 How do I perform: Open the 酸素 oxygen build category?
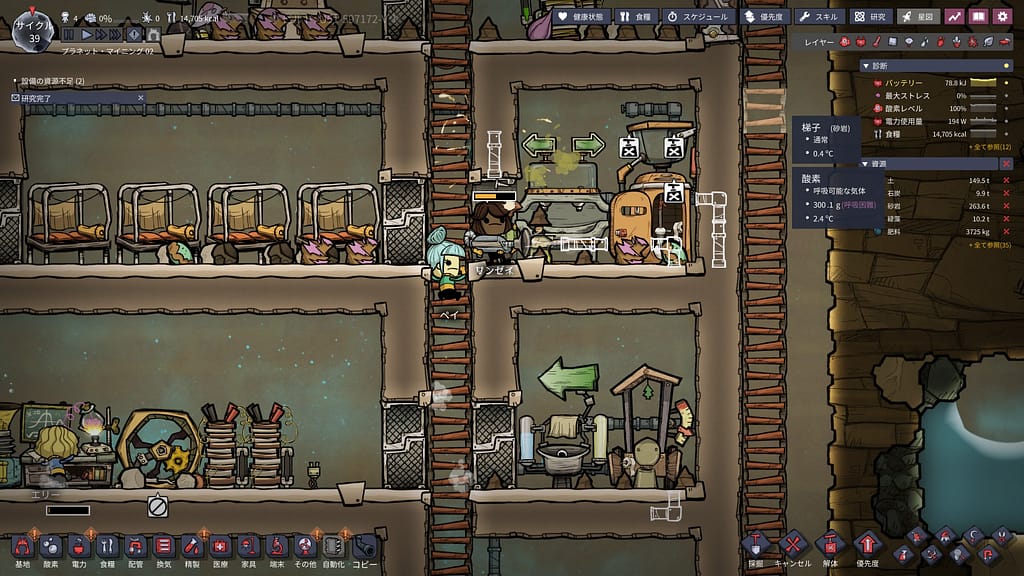coord(50,548)
